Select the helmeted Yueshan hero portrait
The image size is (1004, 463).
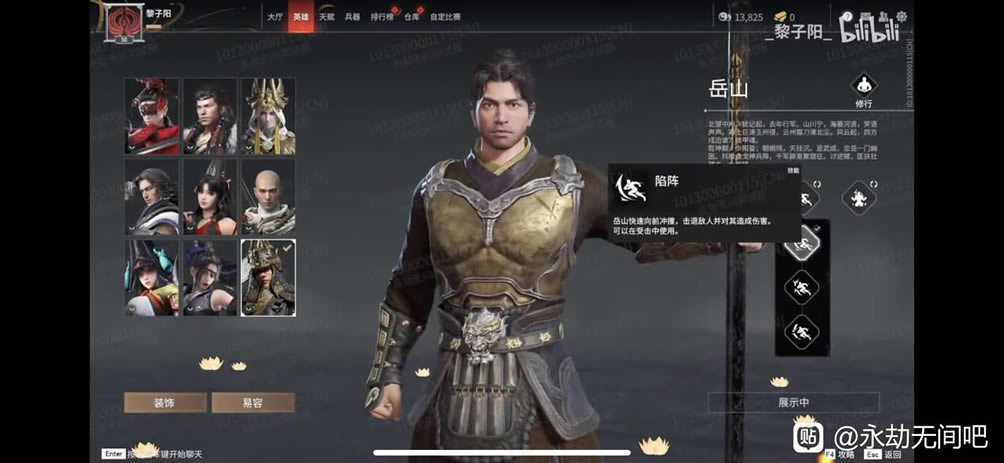[x=268, y=277]
